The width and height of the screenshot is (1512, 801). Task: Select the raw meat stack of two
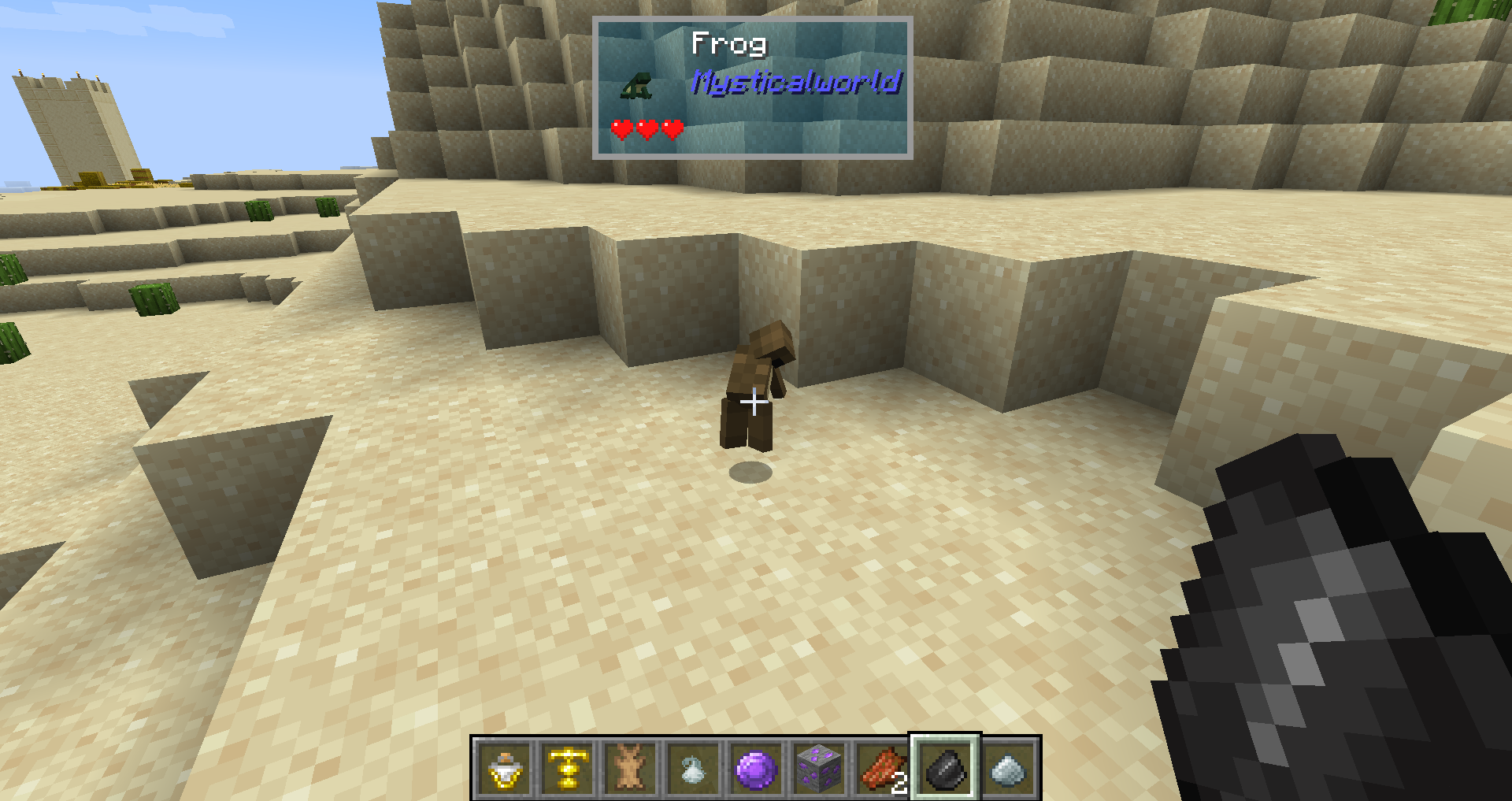[x=882, y=769]
